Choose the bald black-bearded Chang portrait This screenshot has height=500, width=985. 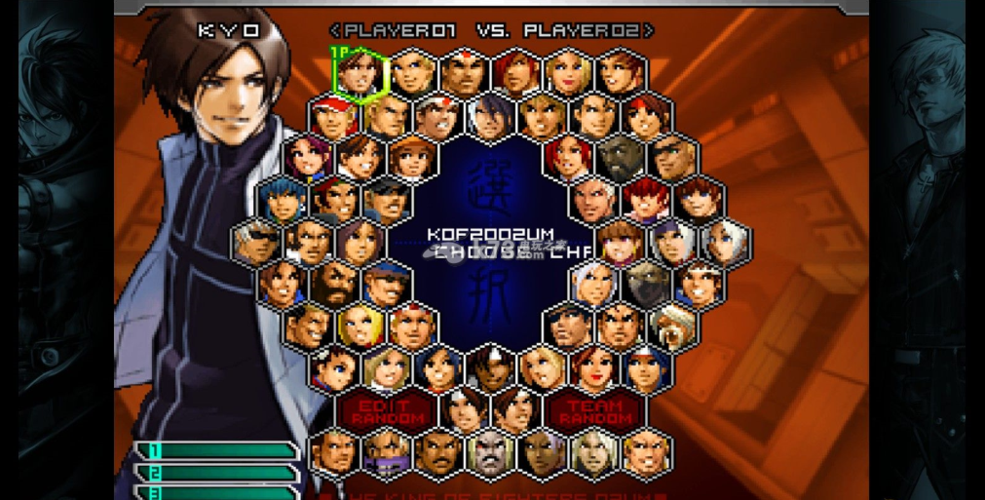(x=333, y=285)
